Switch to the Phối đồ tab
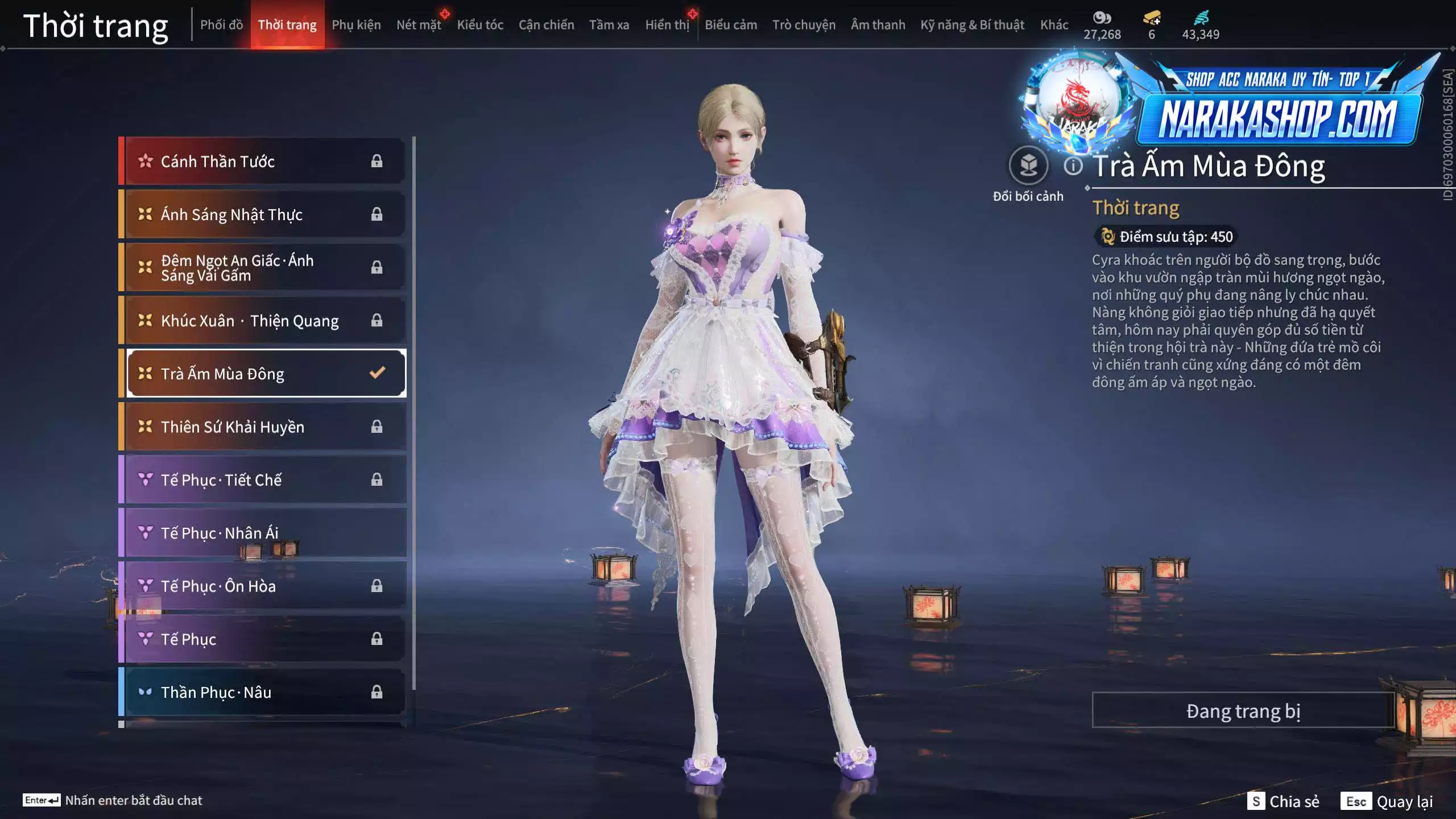 (x=221, y=25)
